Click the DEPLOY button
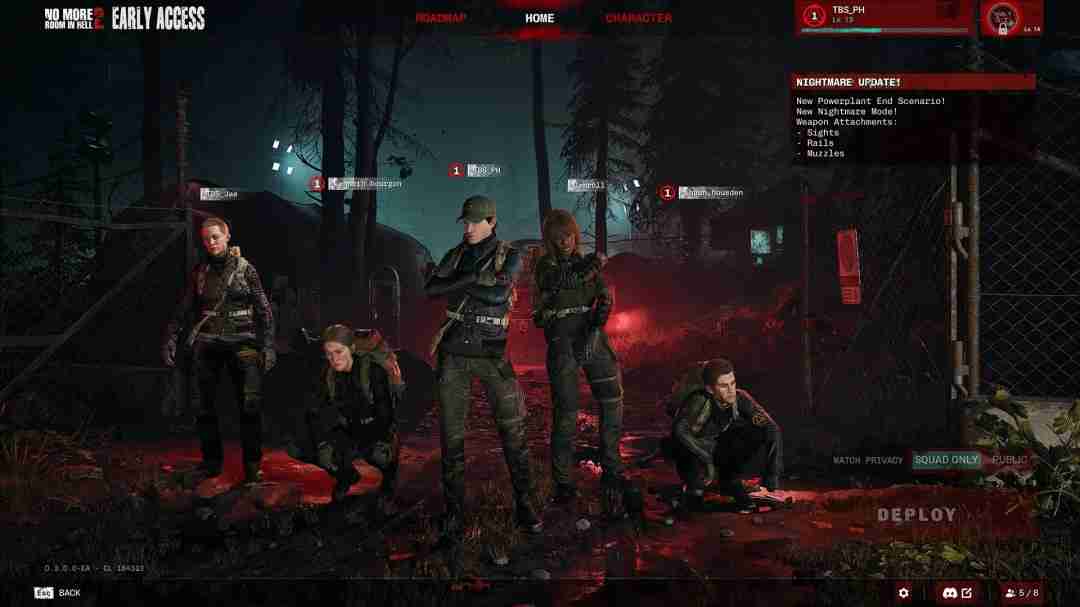 pyautogui.click(x=916, y=515)
